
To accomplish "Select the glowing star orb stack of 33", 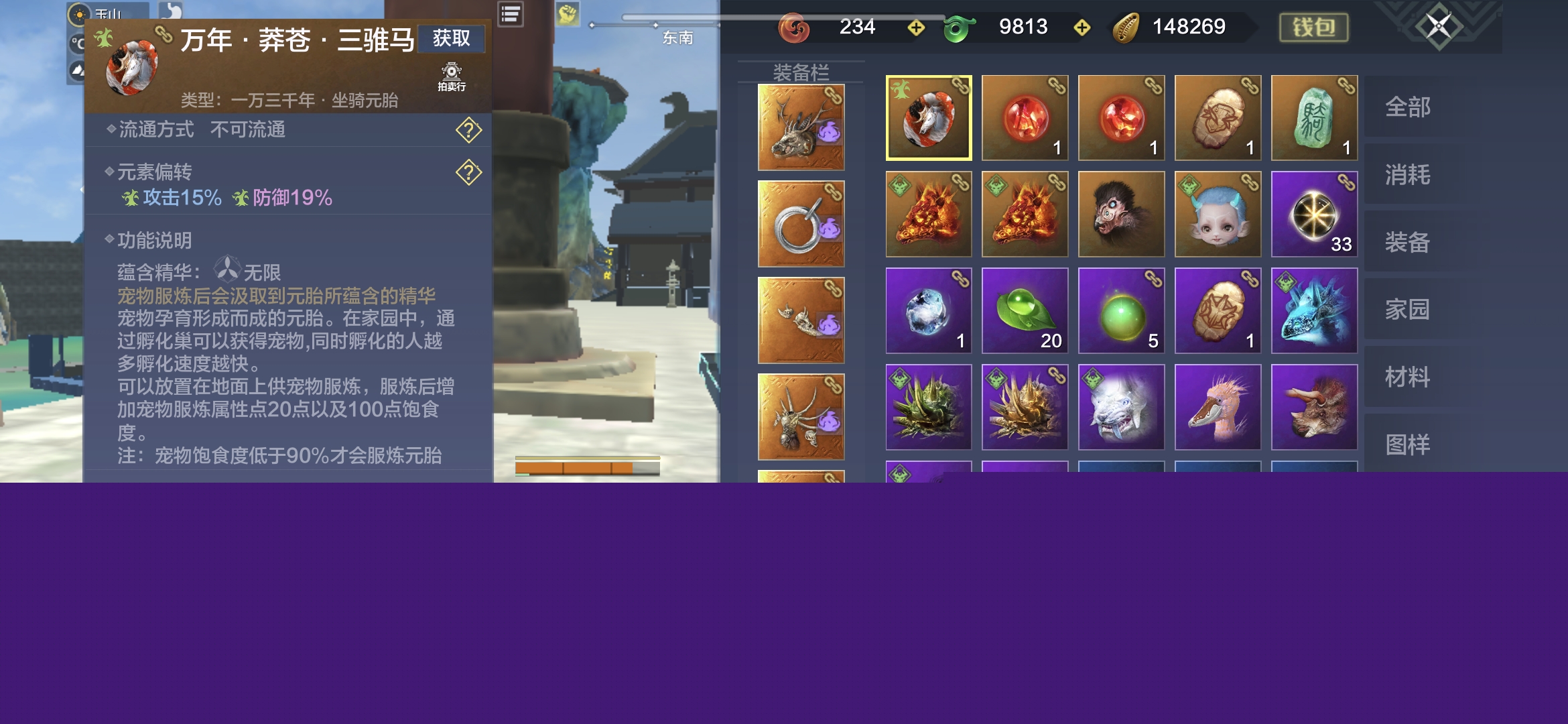I will (1314, 215).
